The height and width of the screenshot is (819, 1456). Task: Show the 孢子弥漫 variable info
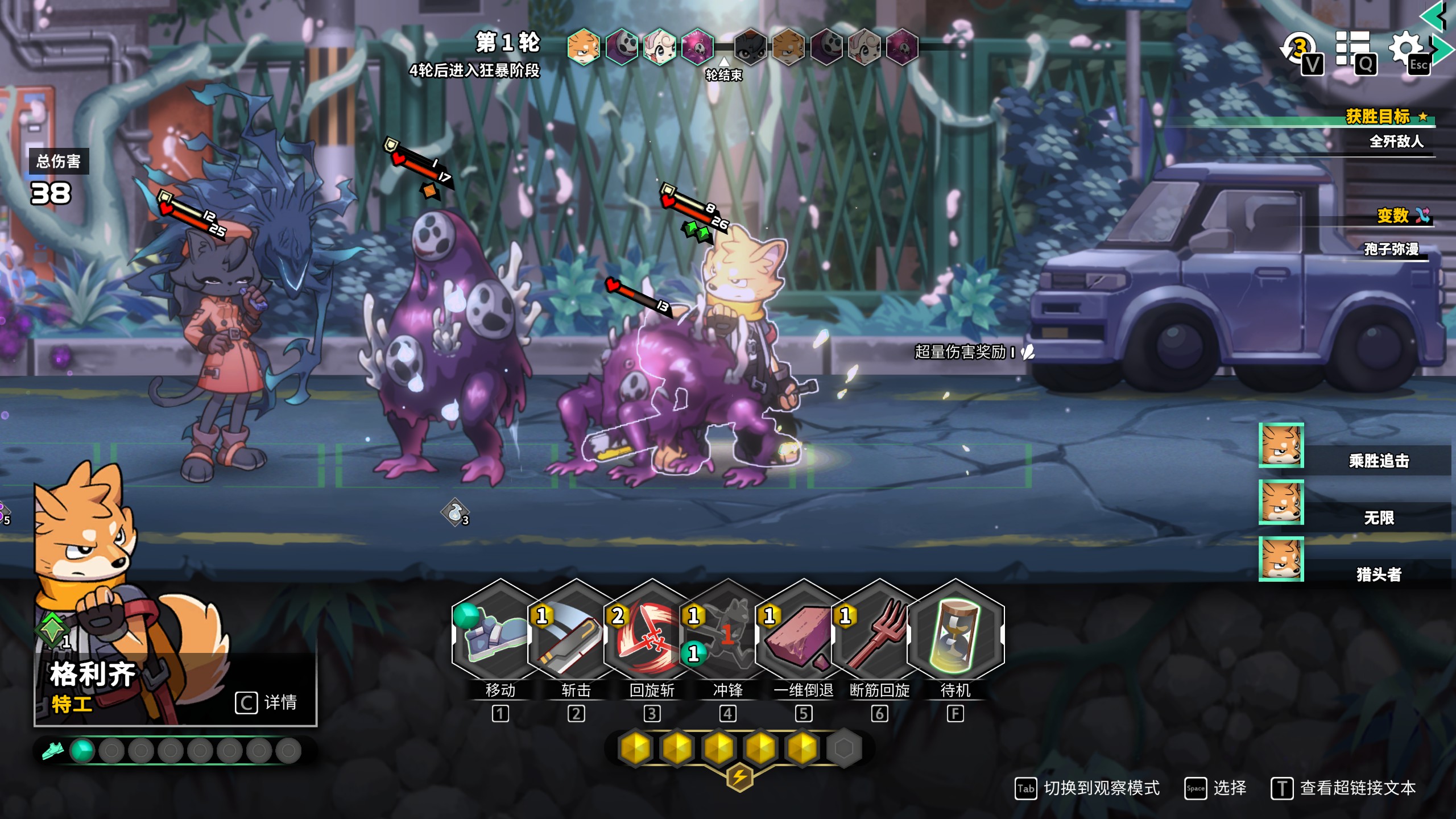(x=1391, y=249)
